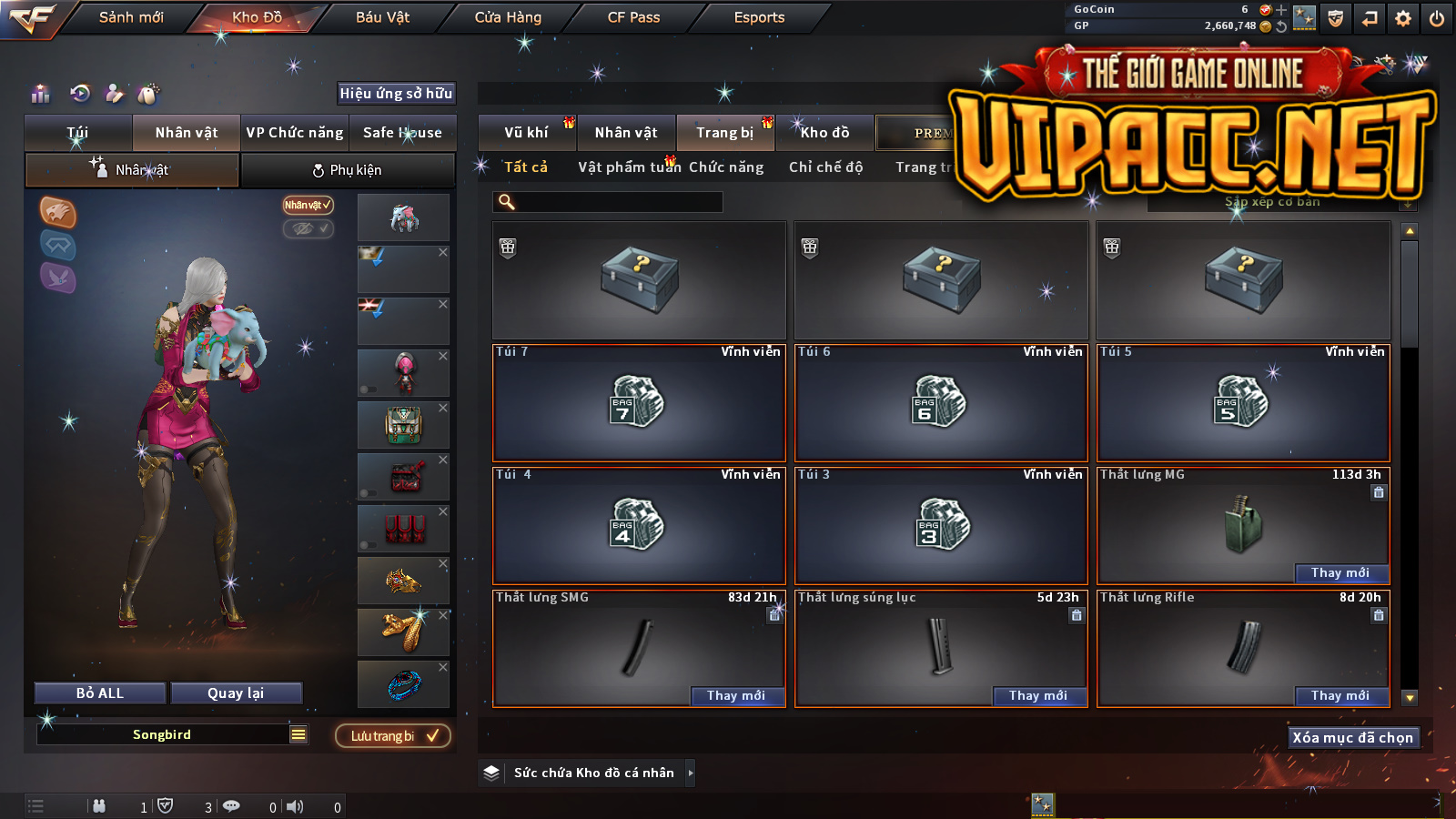Image resolution: width=1456 pixels, height=819 pixels.
Task: Expand Sức chứa Kho đồ cá nhân
Action: click(x=691, y=773)
